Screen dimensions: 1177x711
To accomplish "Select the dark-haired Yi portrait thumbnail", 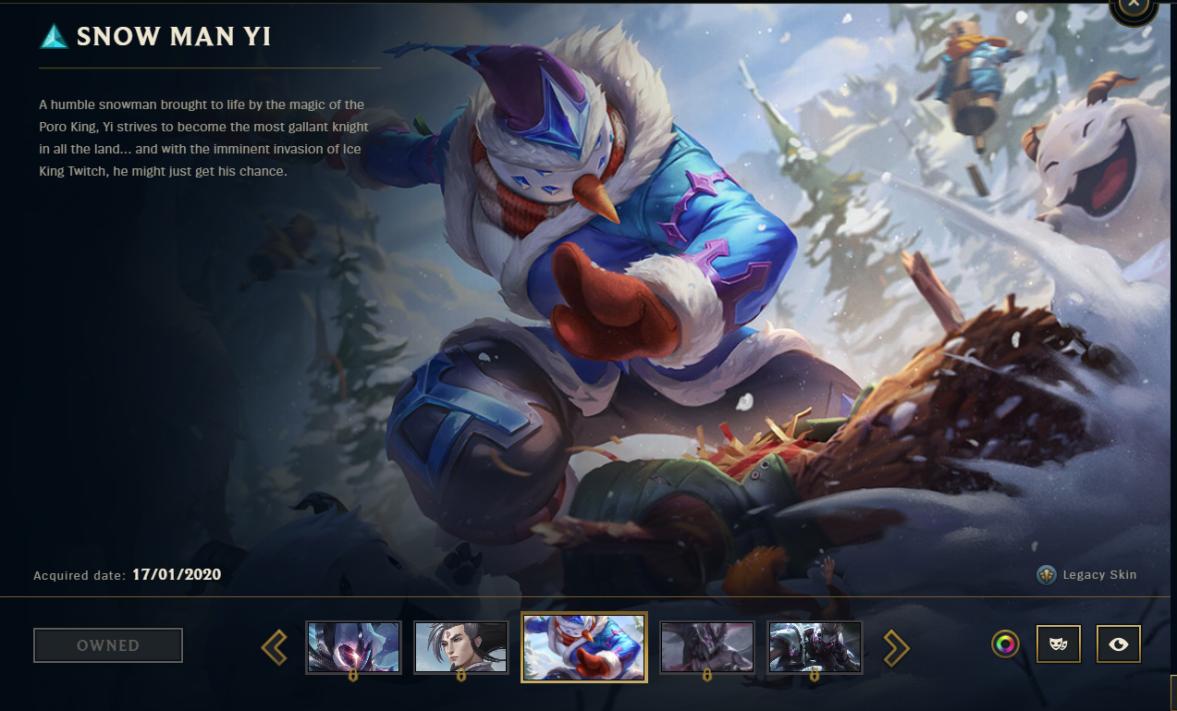I will [x=461, y=646].
